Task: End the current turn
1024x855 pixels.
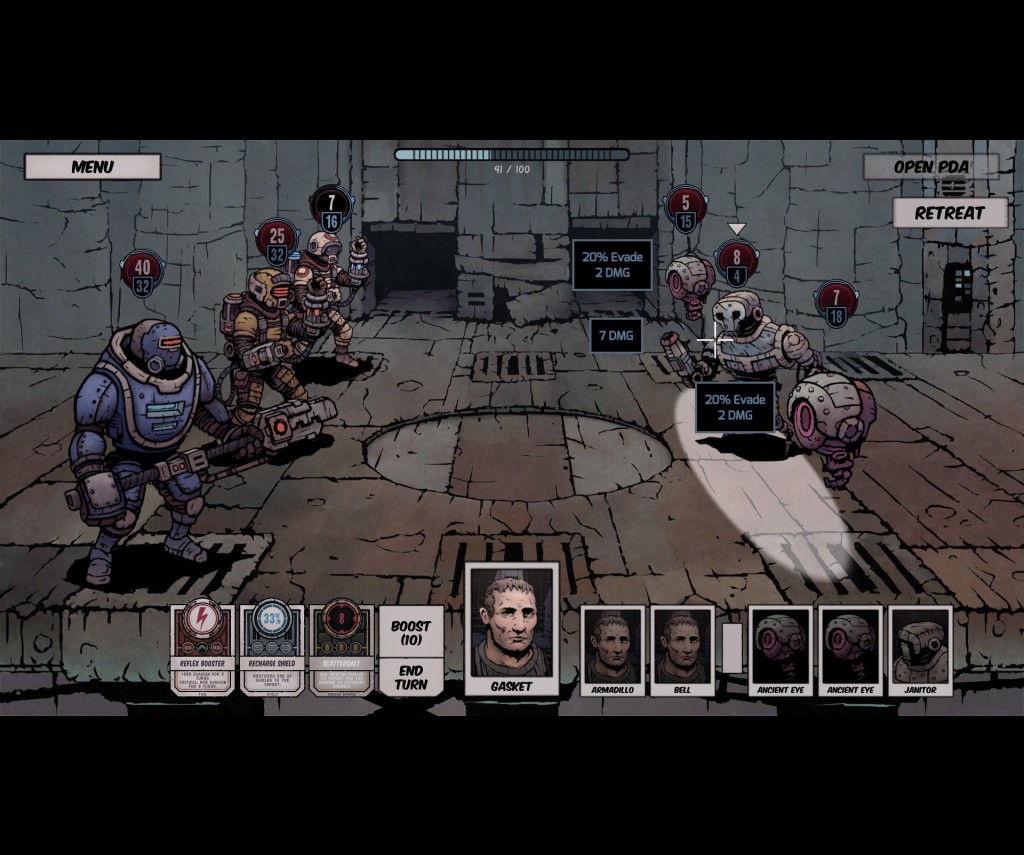Action: pos(411,677)
